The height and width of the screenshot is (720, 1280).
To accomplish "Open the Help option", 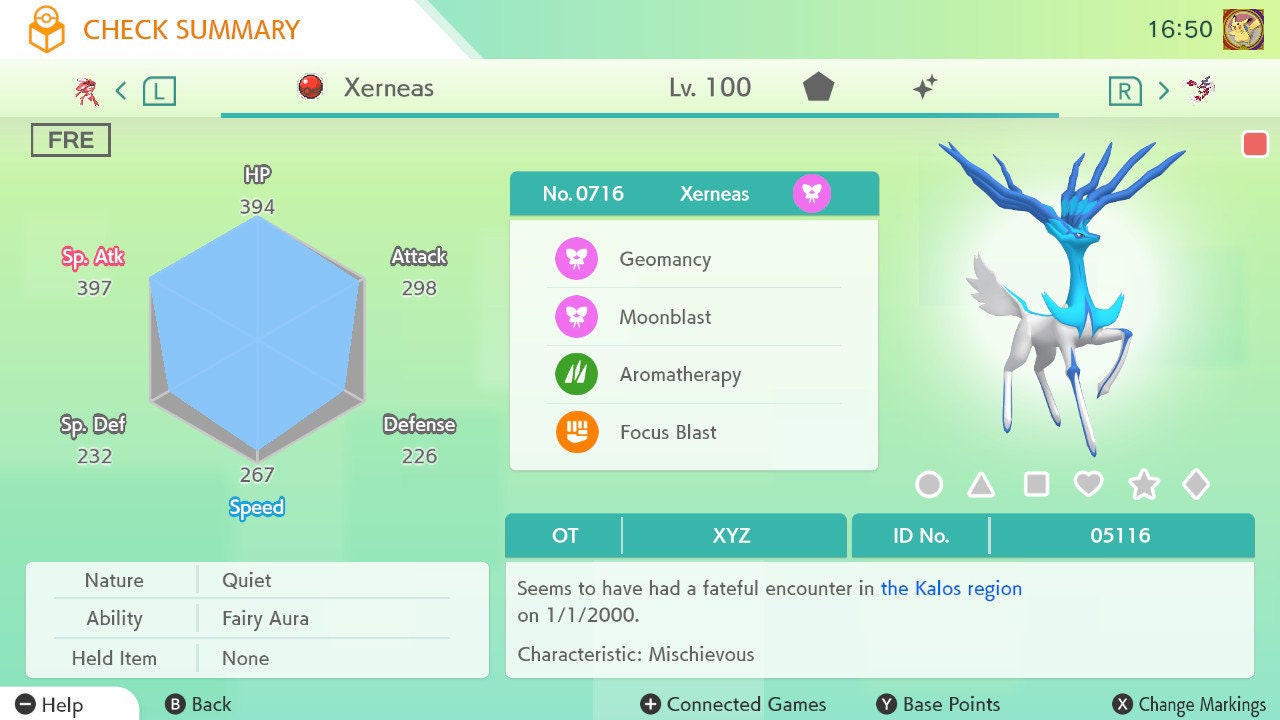I will 50,705.
